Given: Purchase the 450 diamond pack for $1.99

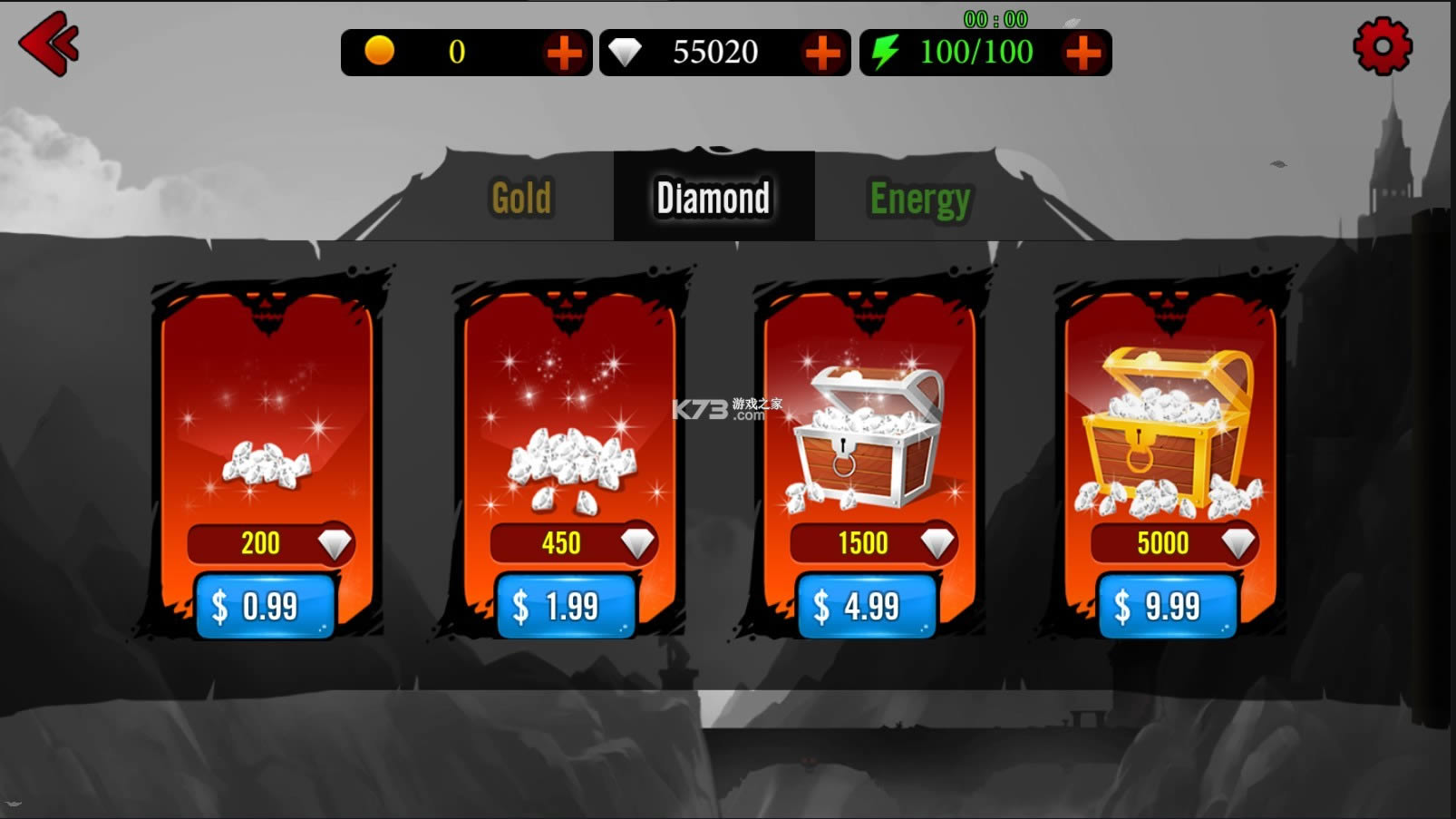Looking at the screenshot, I should (x=567, y=606).
